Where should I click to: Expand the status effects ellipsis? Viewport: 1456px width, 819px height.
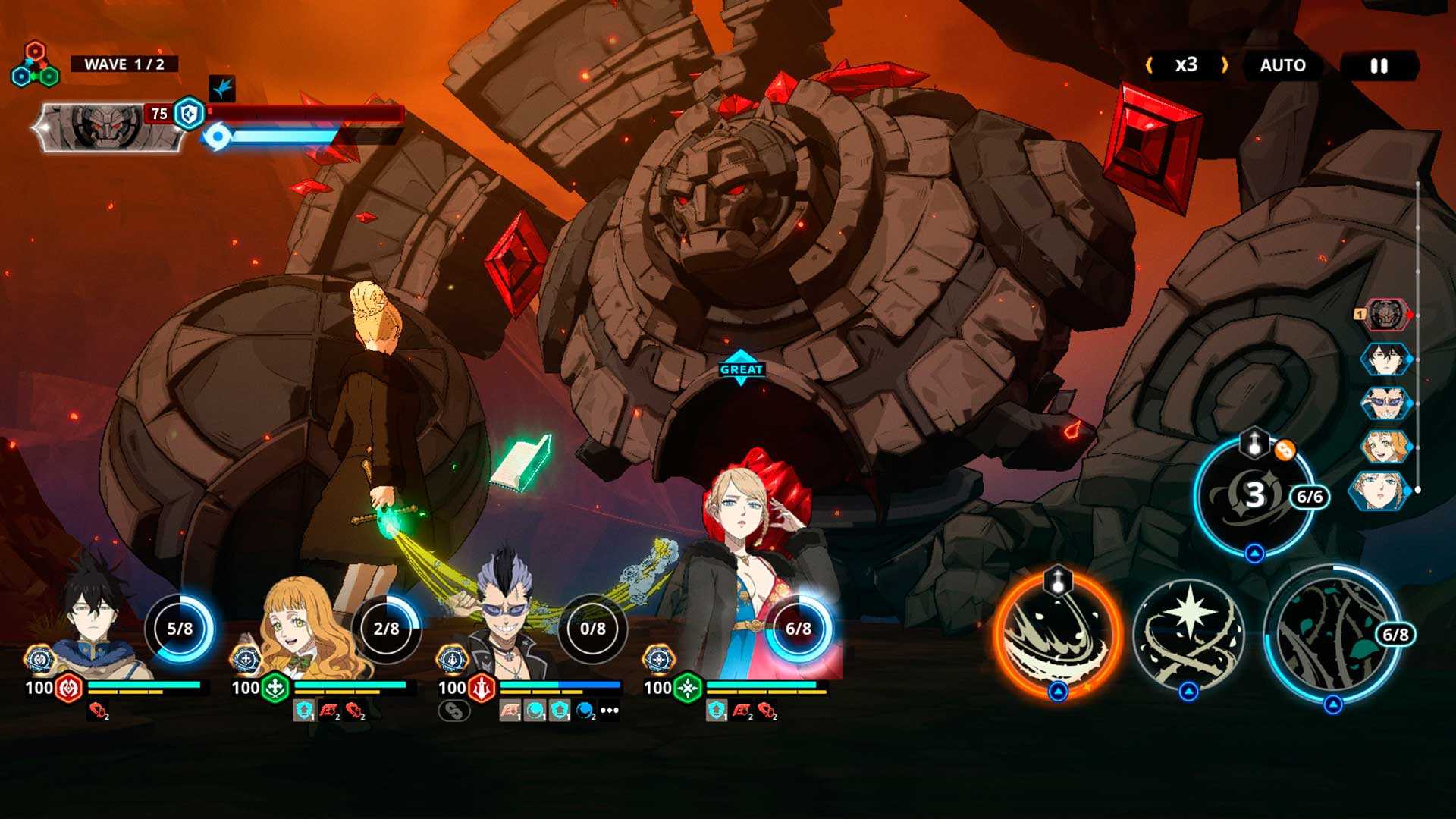coord(610,711)
